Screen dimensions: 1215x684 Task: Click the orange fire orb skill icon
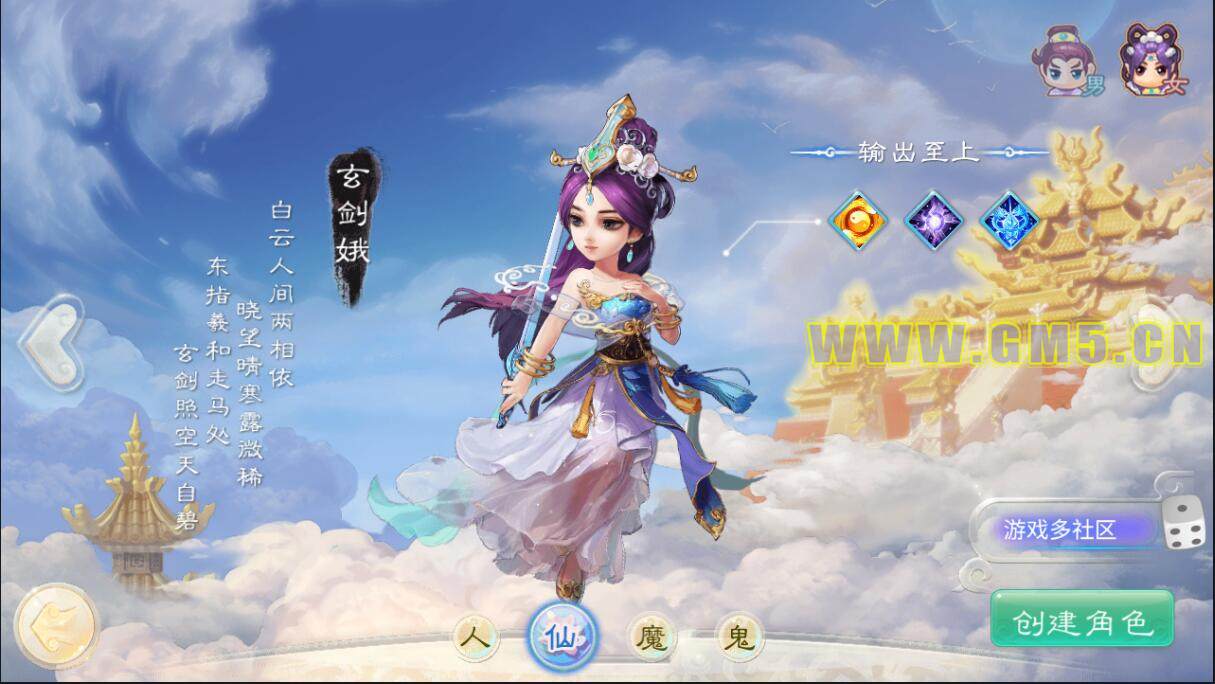pos(858,218)
